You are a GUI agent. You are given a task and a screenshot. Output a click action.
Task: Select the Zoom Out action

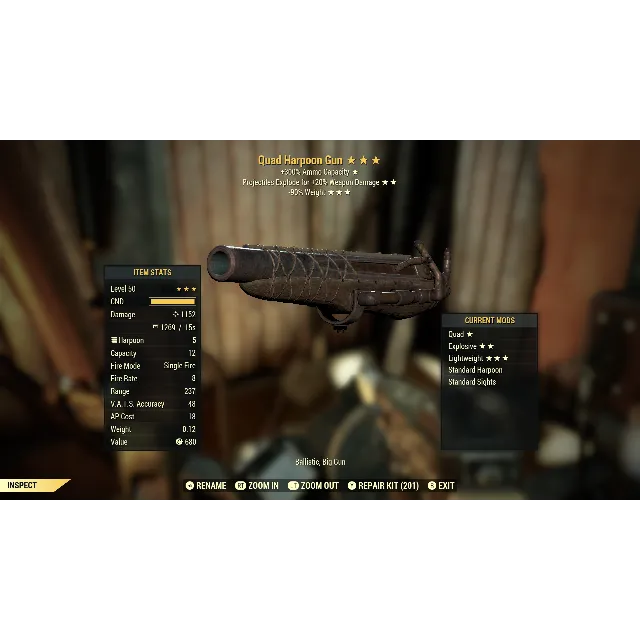tap(314, 486)
